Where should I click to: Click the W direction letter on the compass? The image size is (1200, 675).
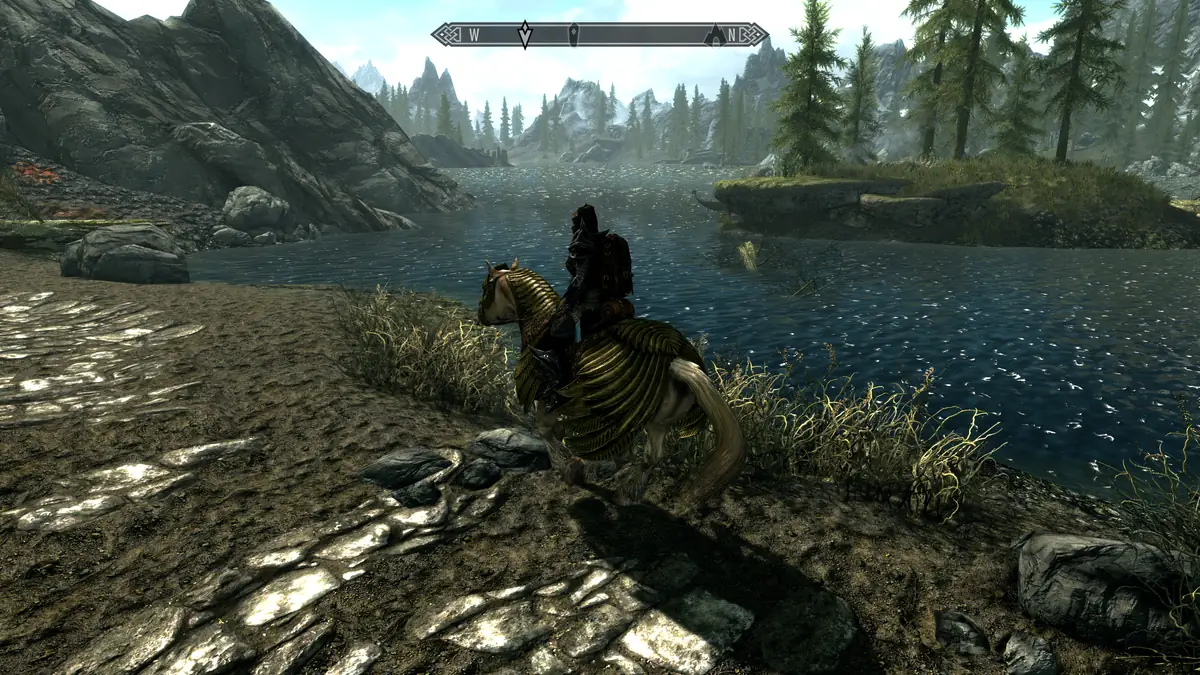pos(473,35)
